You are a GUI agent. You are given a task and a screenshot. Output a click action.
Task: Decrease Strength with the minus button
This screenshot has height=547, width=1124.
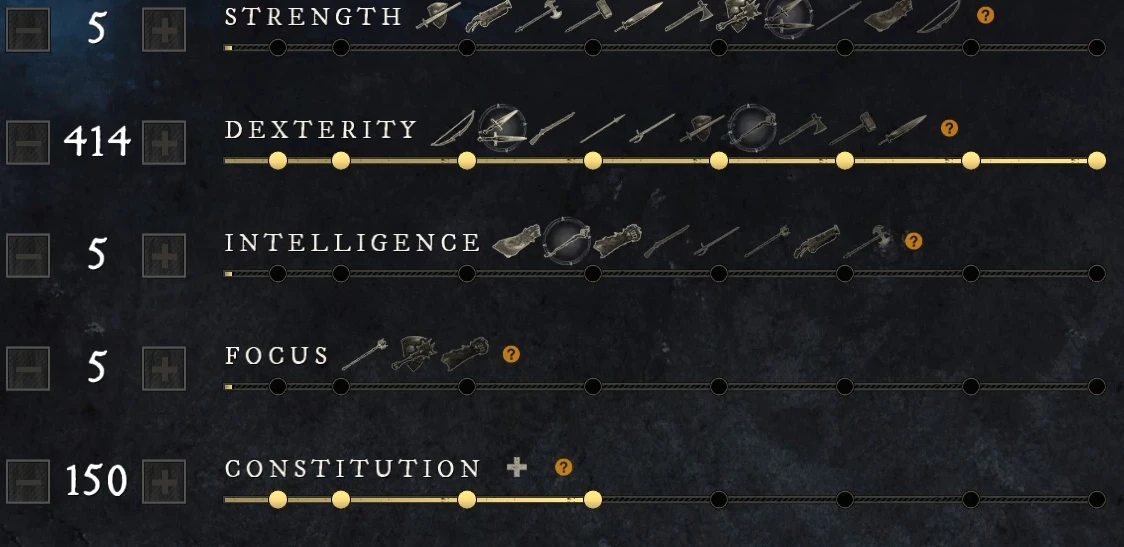(x=28, y=29)
